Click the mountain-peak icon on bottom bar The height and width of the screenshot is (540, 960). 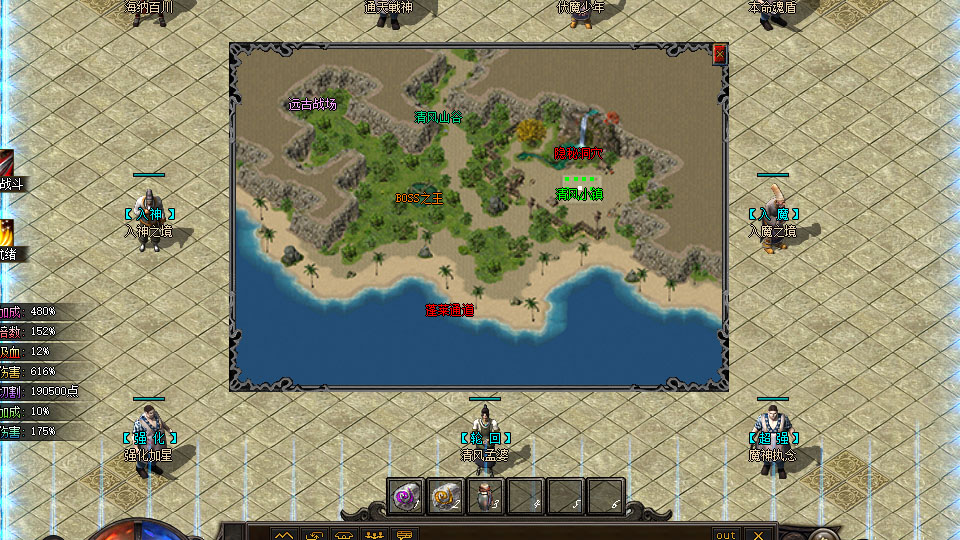click(285, 534)
